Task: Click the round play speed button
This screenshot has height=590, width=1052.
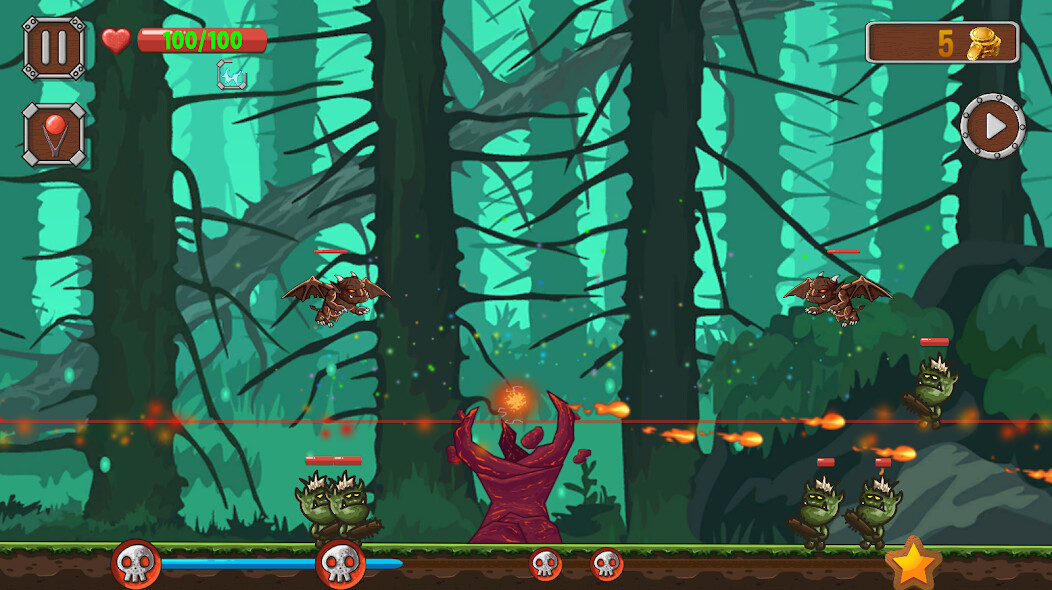Action: point(993,126)
